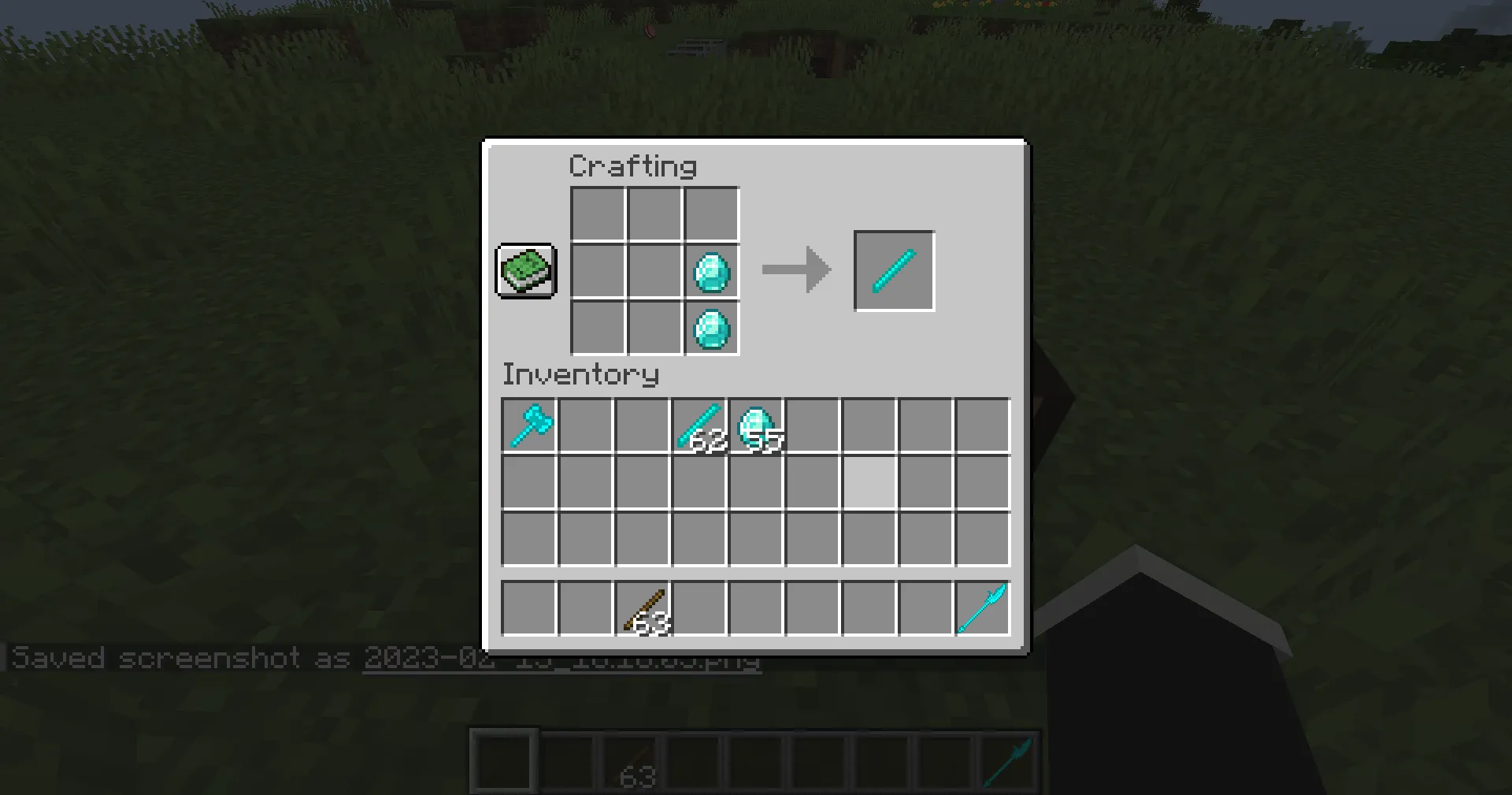This screenshot has width=1512, height=795.
Task: Click the arrow between grid and result
Action: (x=795, y=269)
